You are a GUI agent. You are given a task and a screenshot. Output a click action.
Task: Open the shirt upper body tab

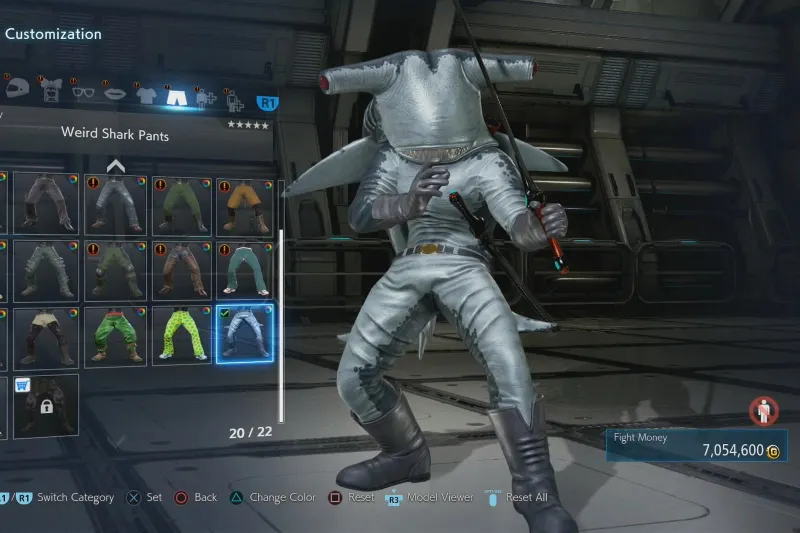click(146, 95)
